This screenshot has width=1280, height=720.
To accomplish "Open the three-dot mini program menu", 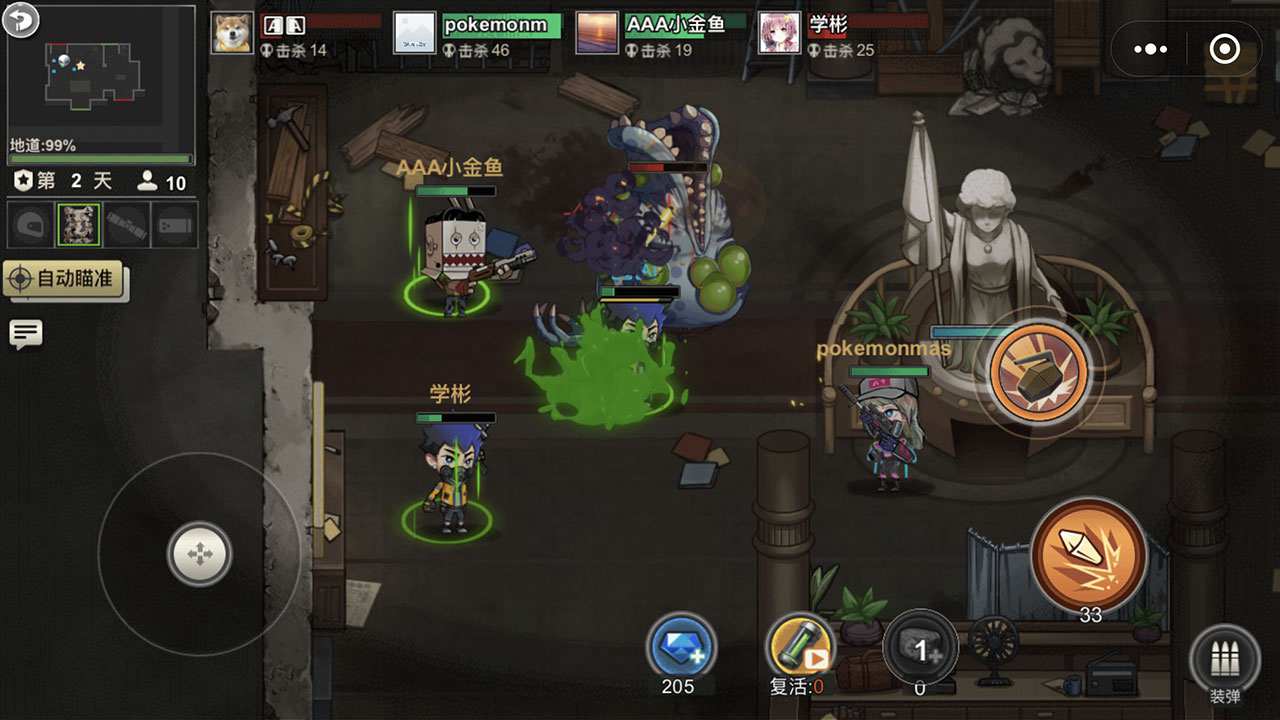I will click(x=1150, y=48).
